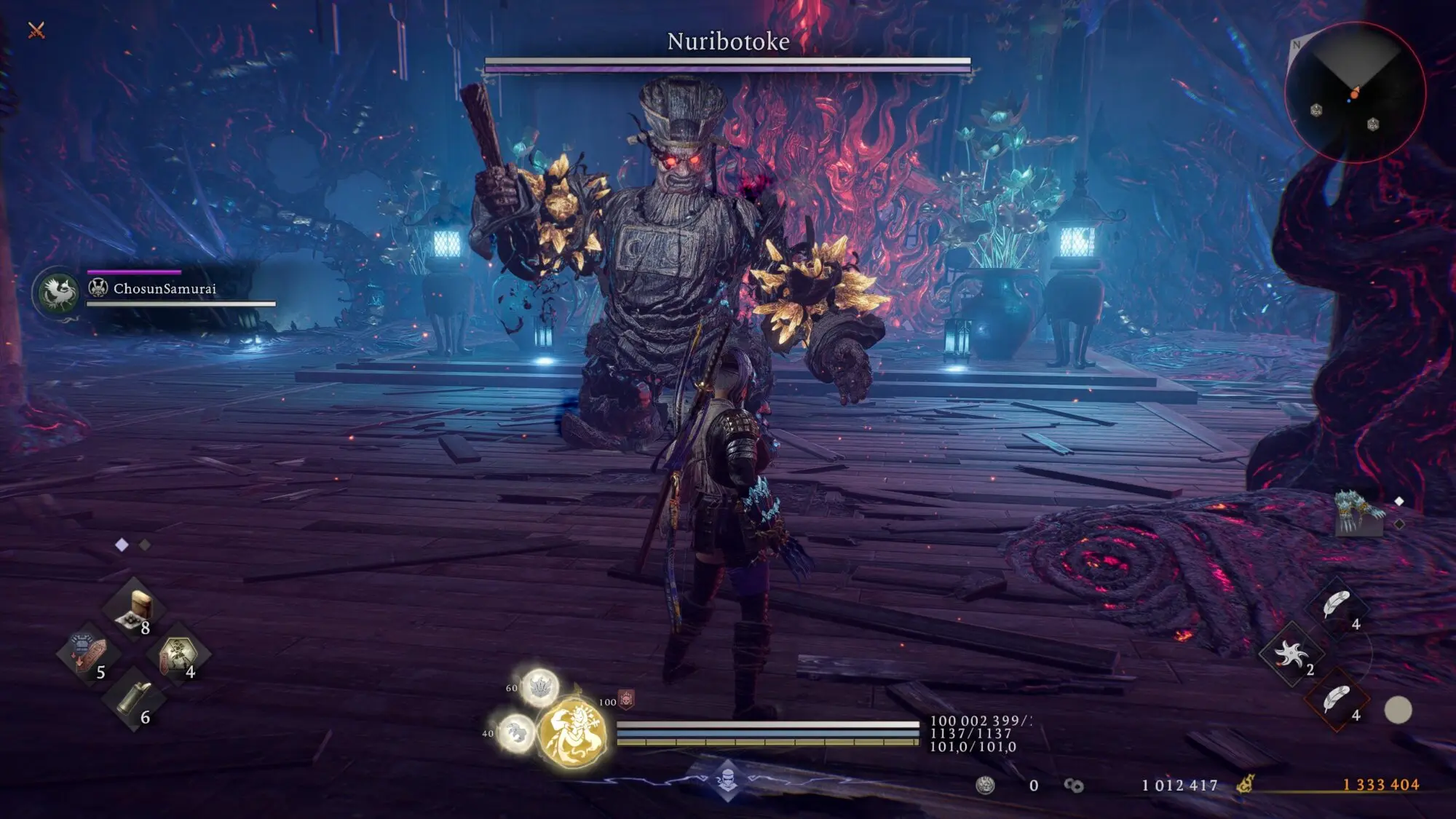Use the feather ninjutsu in the orange-bordered slot
The height and width of the screenshot is (819, 1456).
(x=1337, y=700)
